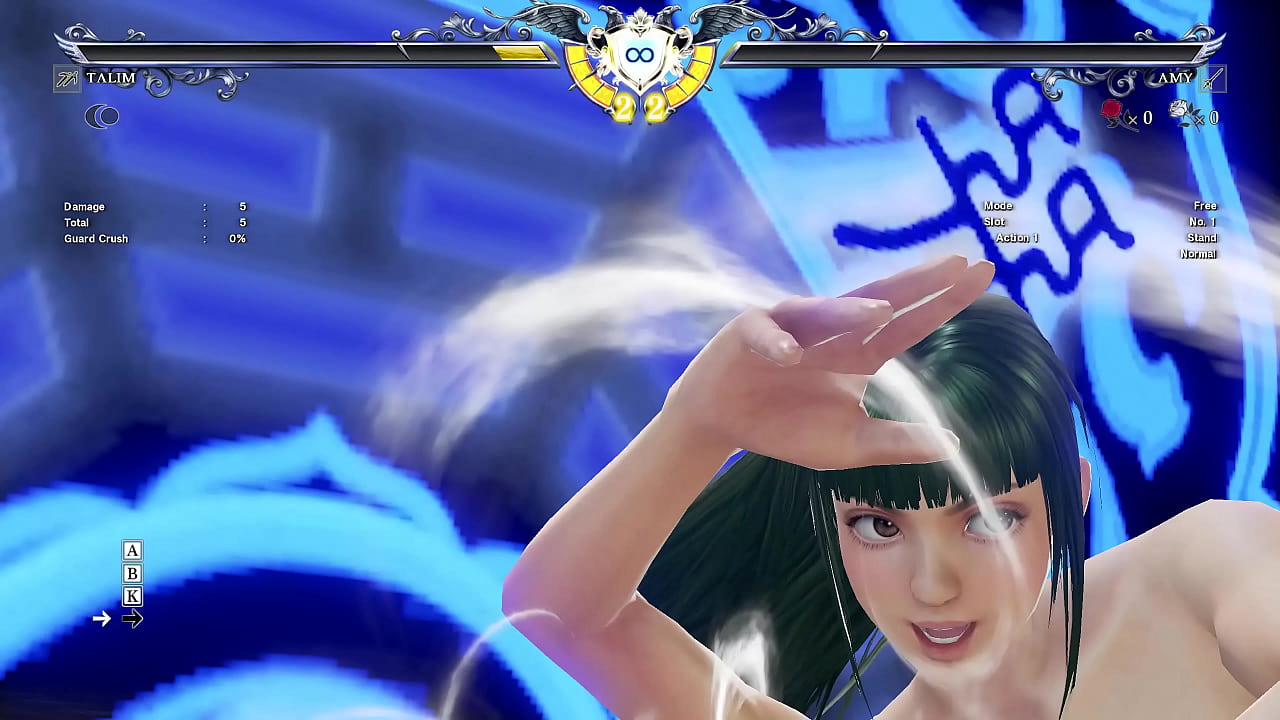This screenshot has width=1280, height=720.
Task: Select Talim's weapon icon beside her name
Action: (x=66, y=78)
